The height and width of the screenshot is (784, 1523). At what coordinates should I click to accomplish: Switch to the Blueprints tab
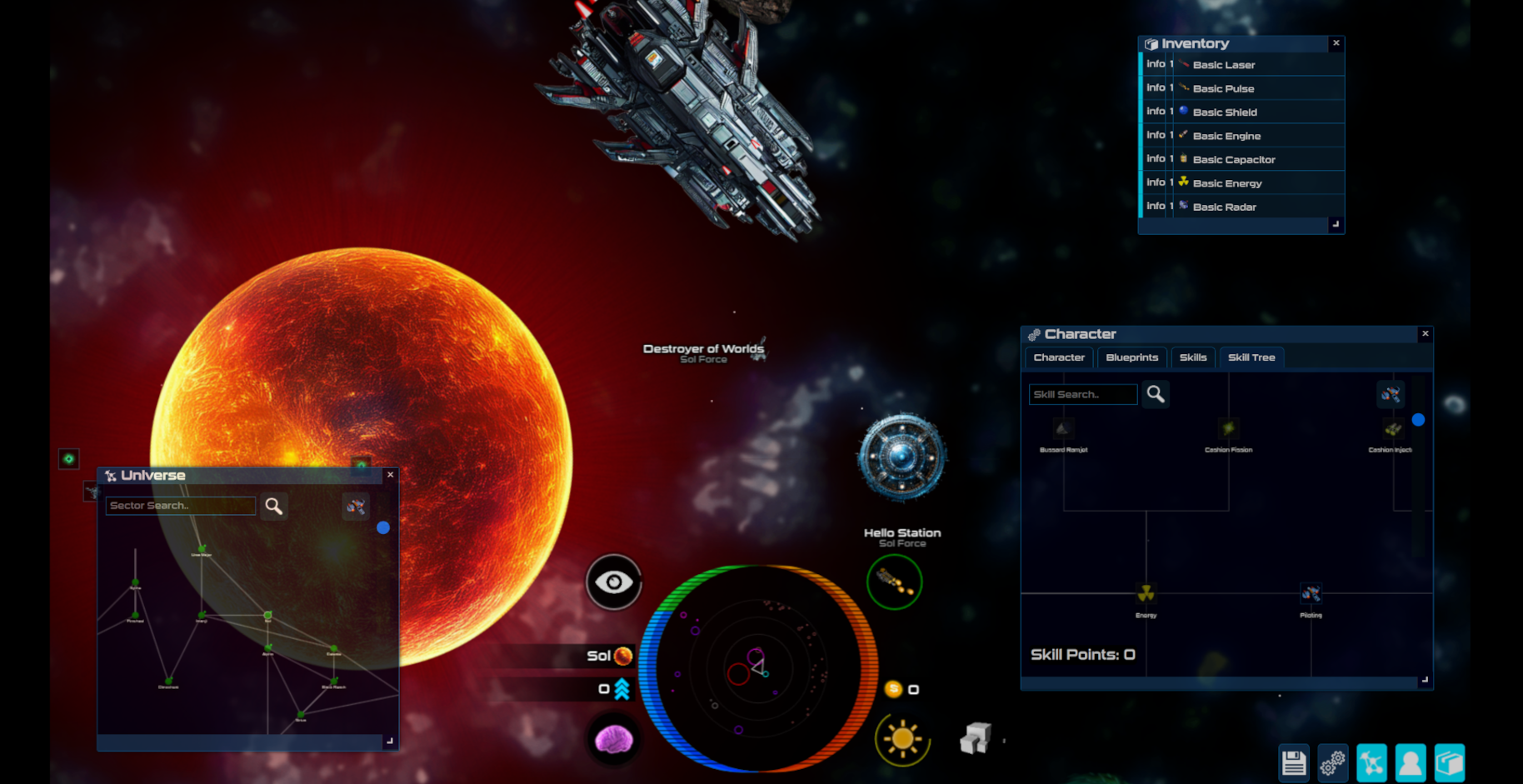coord(1131,357)
